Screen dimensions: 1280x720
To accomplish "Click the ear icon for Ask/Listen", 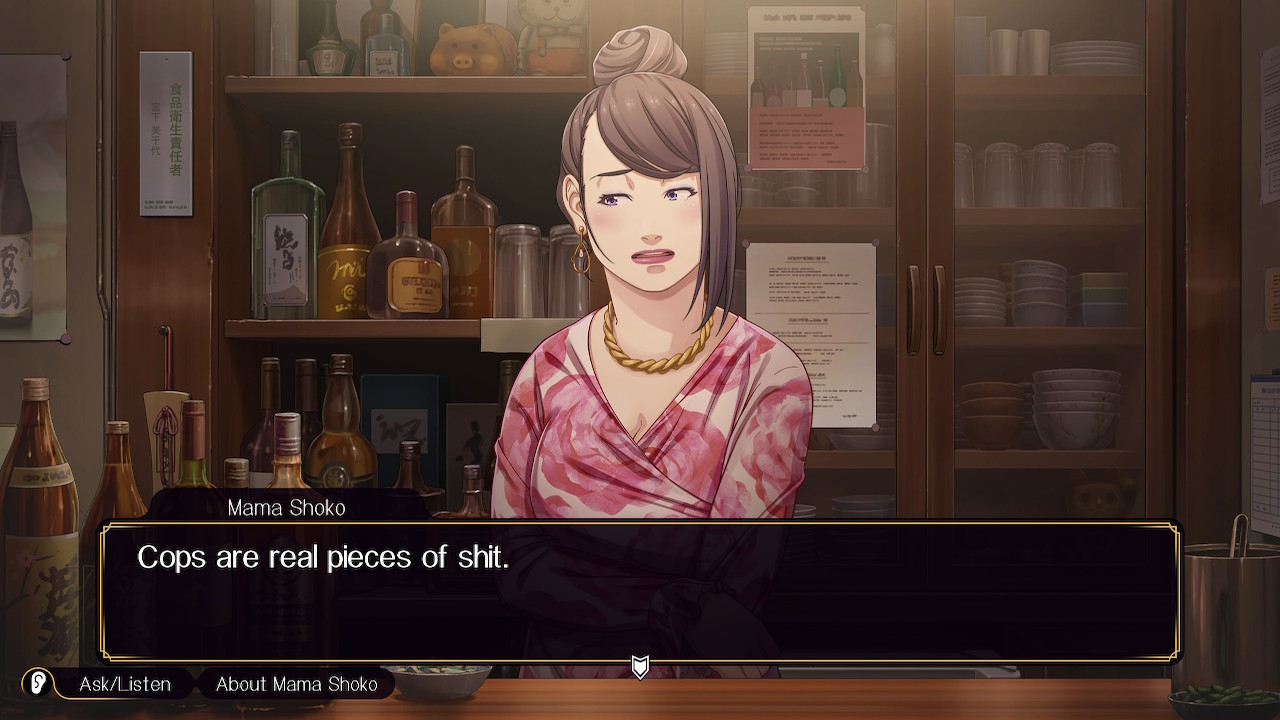I will (x=38, y=684).
